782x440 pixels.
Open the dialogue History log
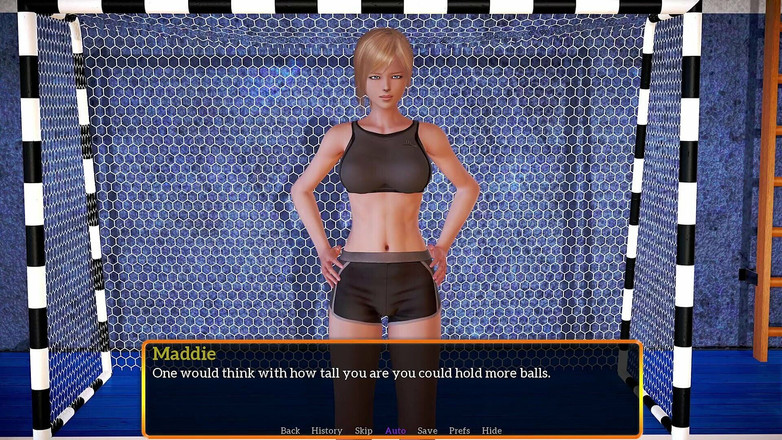[x=327, y=431]
